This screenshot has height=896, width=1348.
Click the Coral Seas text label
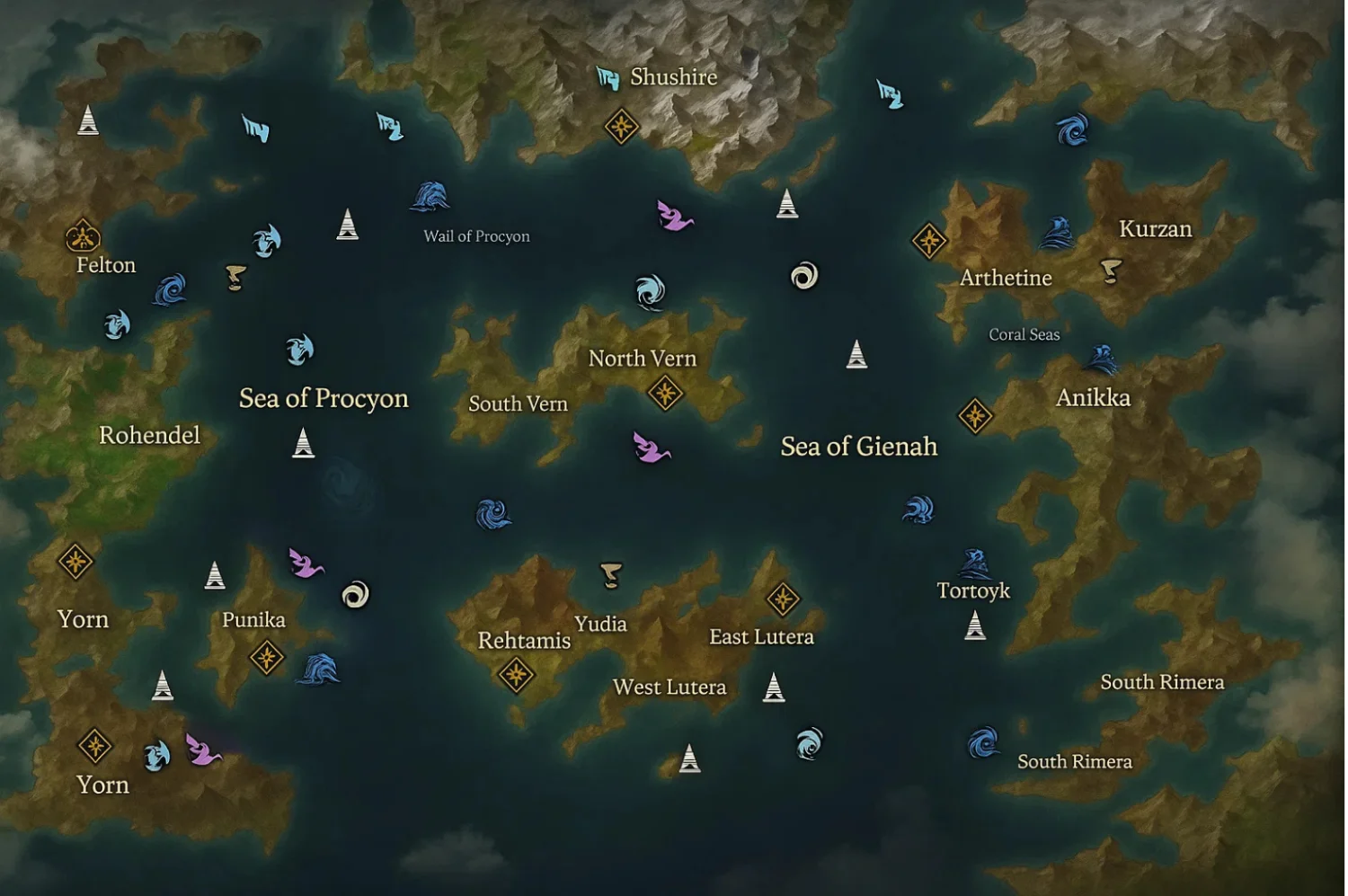tap(1024, 333)
